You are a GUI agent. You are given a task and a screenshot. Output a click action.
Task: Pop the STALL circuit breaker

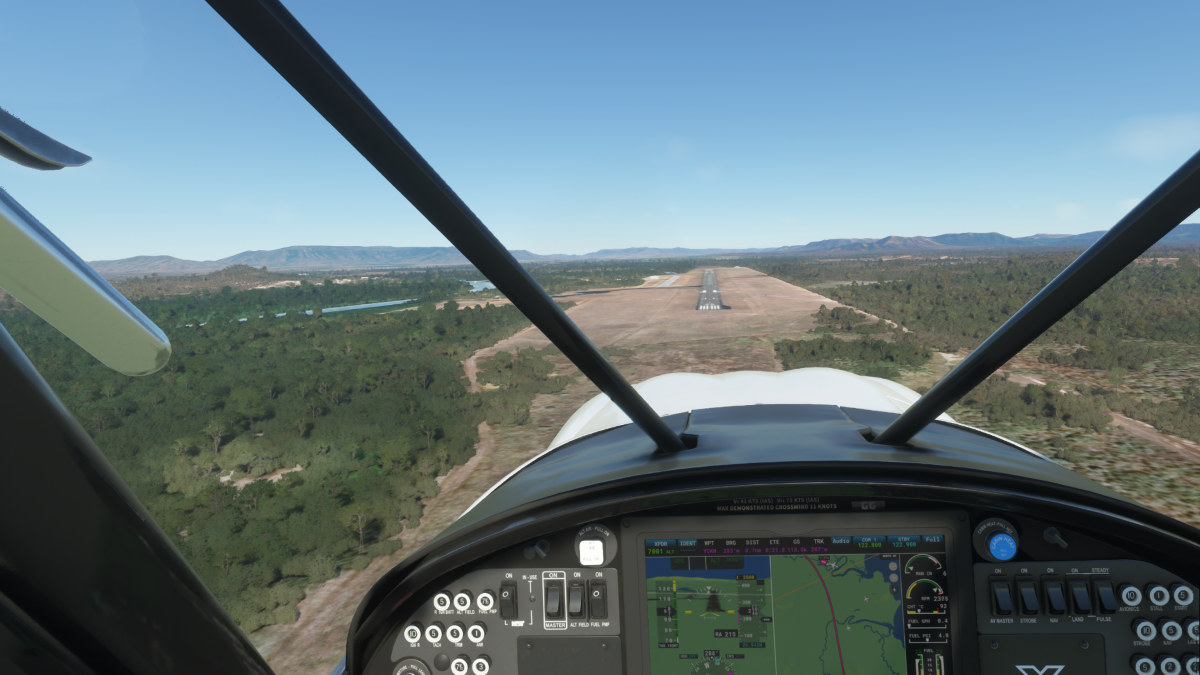(x=1158, y=595)
